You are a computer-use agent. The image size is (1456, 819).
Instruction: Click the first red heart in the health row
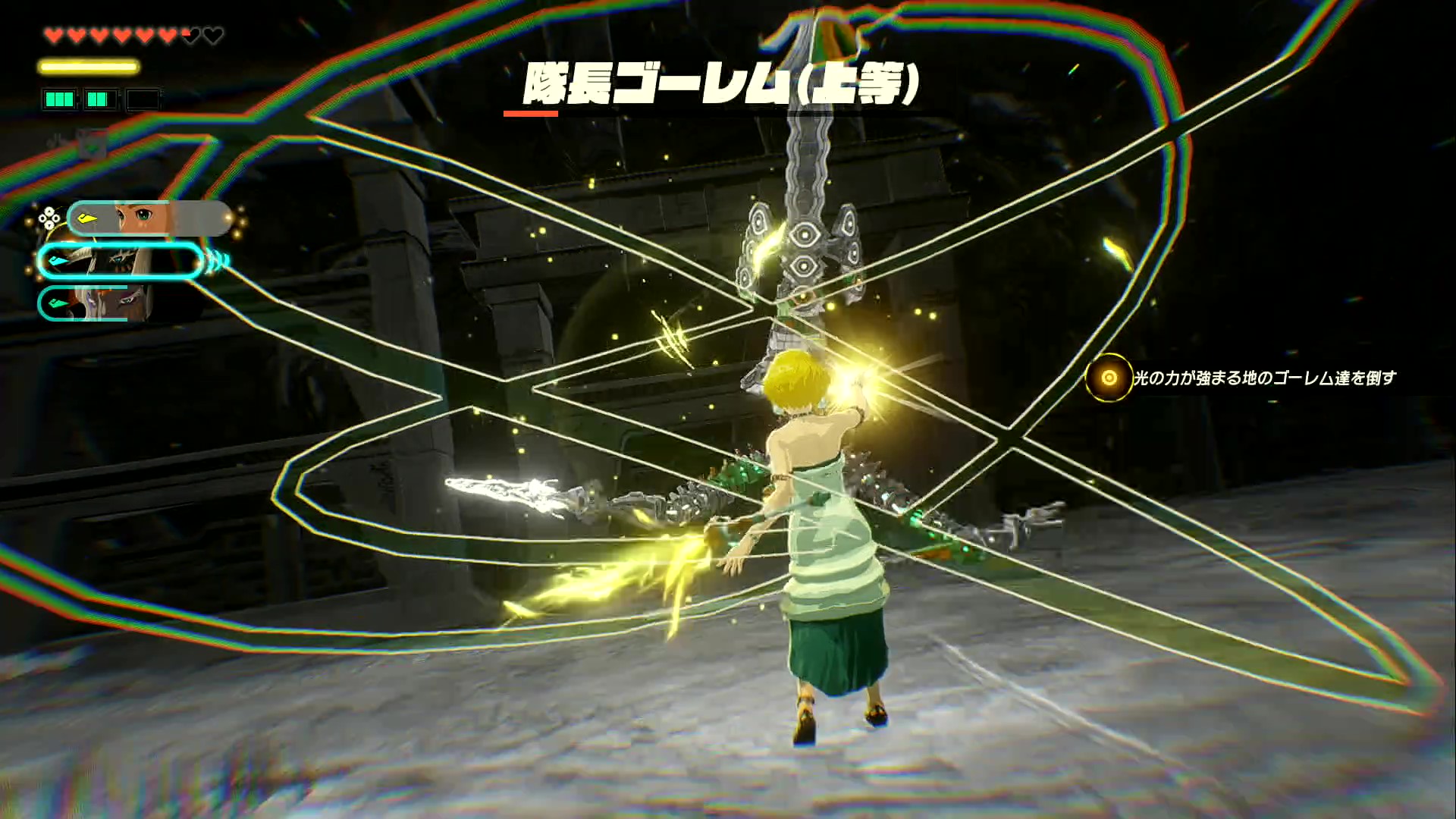(x=55, y=33)
